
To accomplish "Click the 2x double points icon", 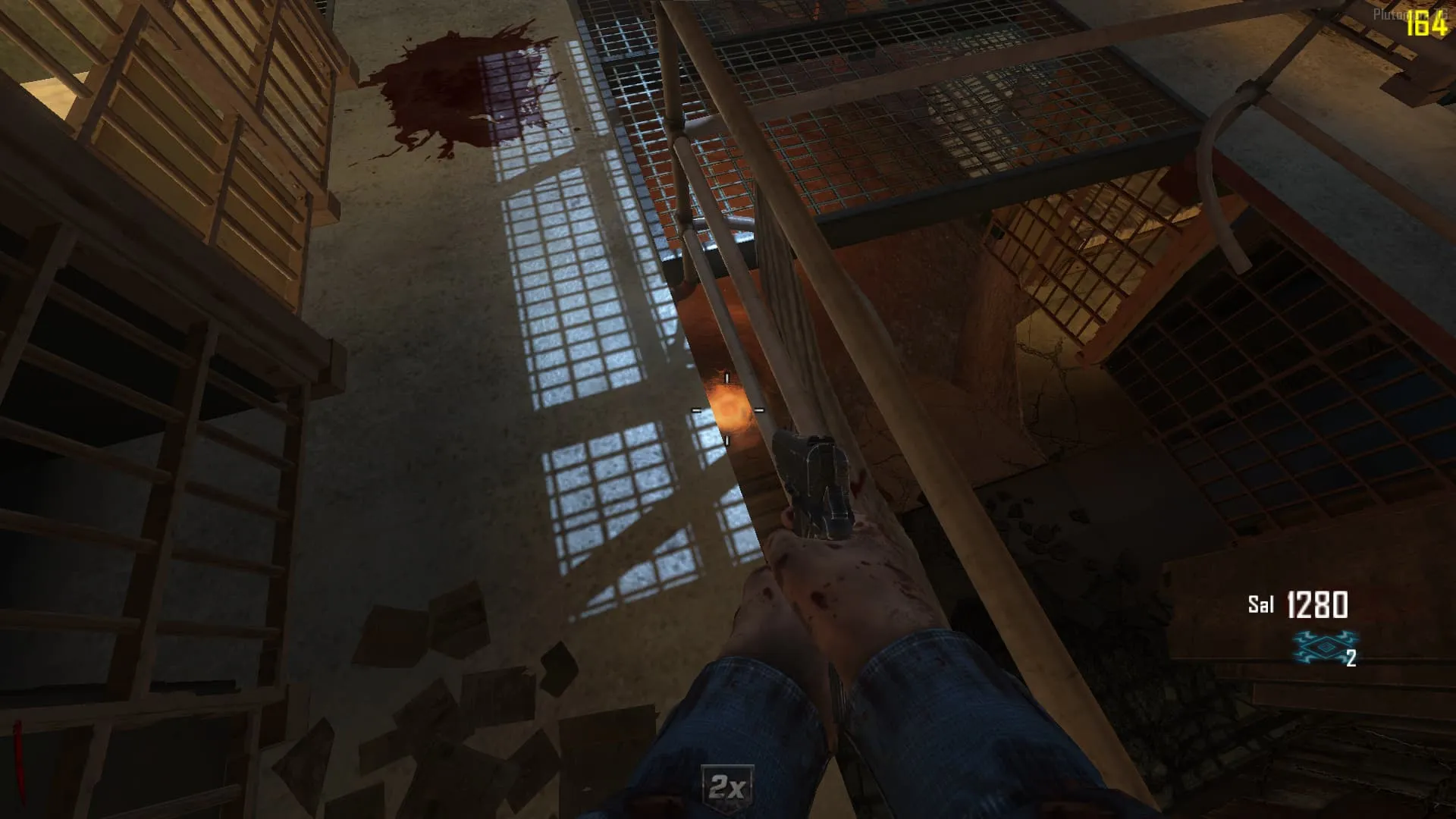I will 726,788.
